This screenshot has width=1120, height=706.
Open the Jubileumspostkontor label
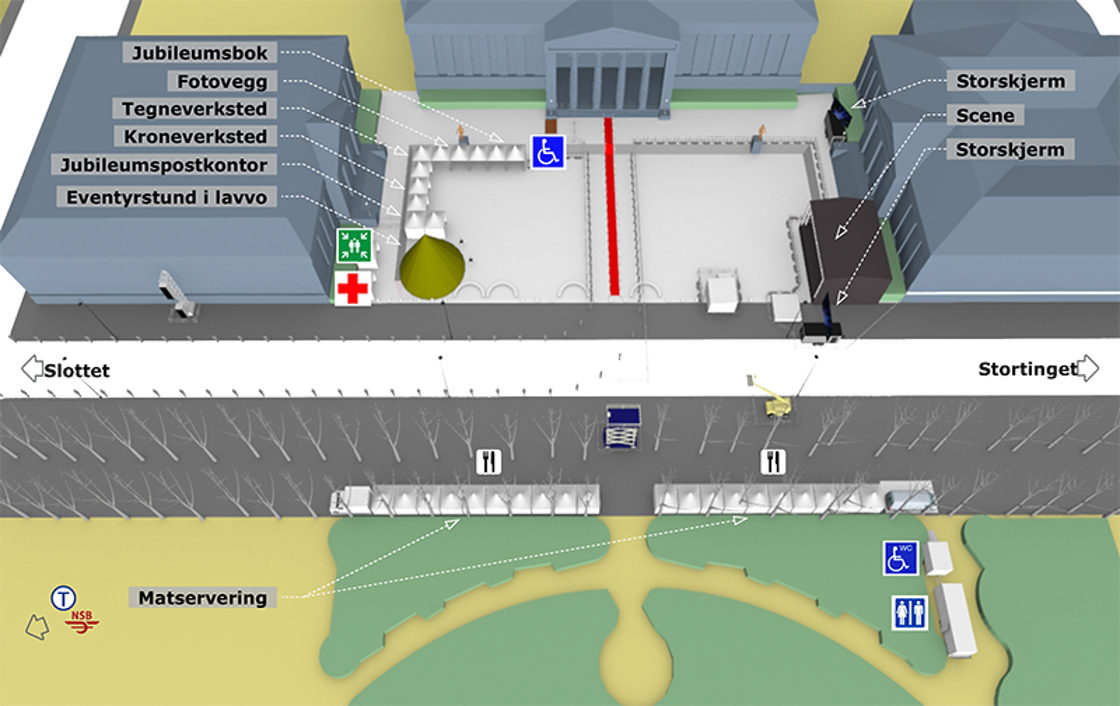click(x=163, y=165)
